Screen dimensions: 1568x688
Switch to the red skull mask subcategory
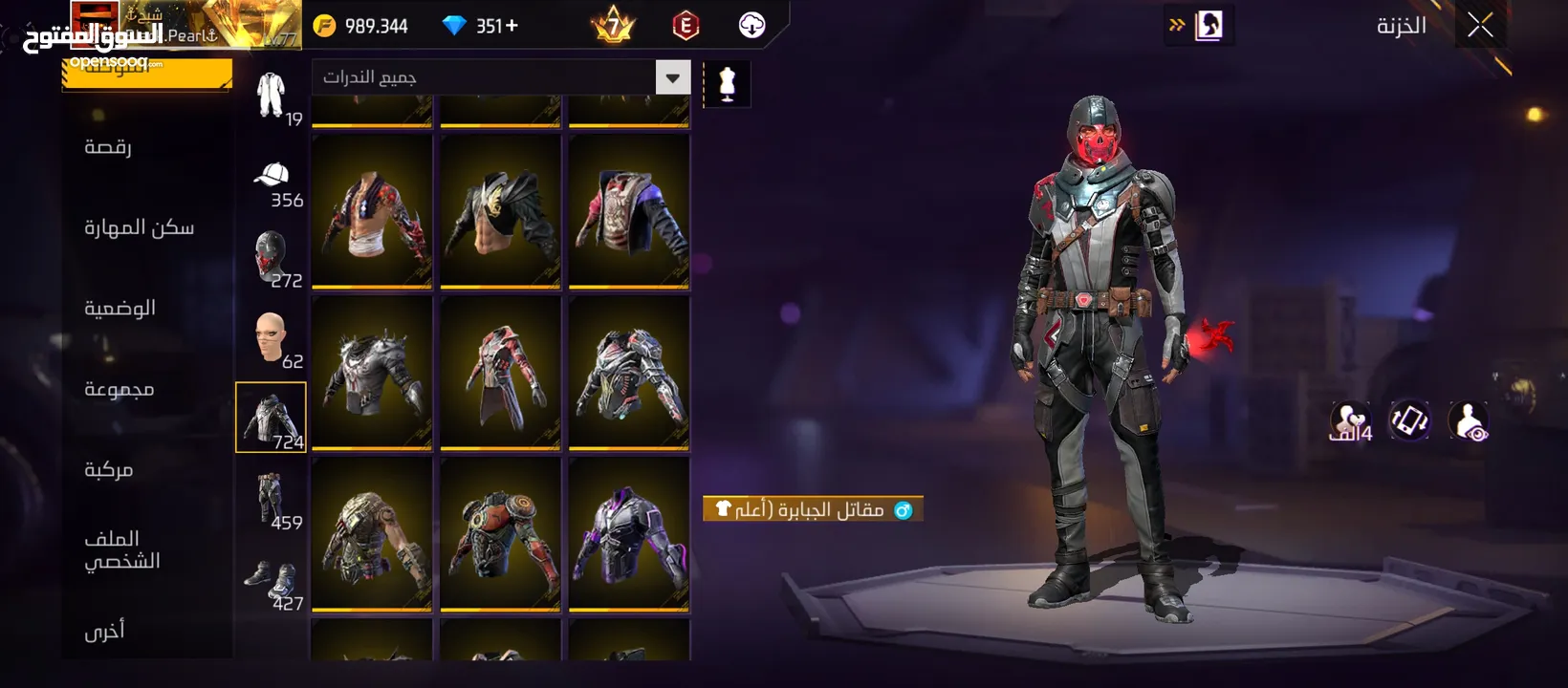tap(272, 258)
